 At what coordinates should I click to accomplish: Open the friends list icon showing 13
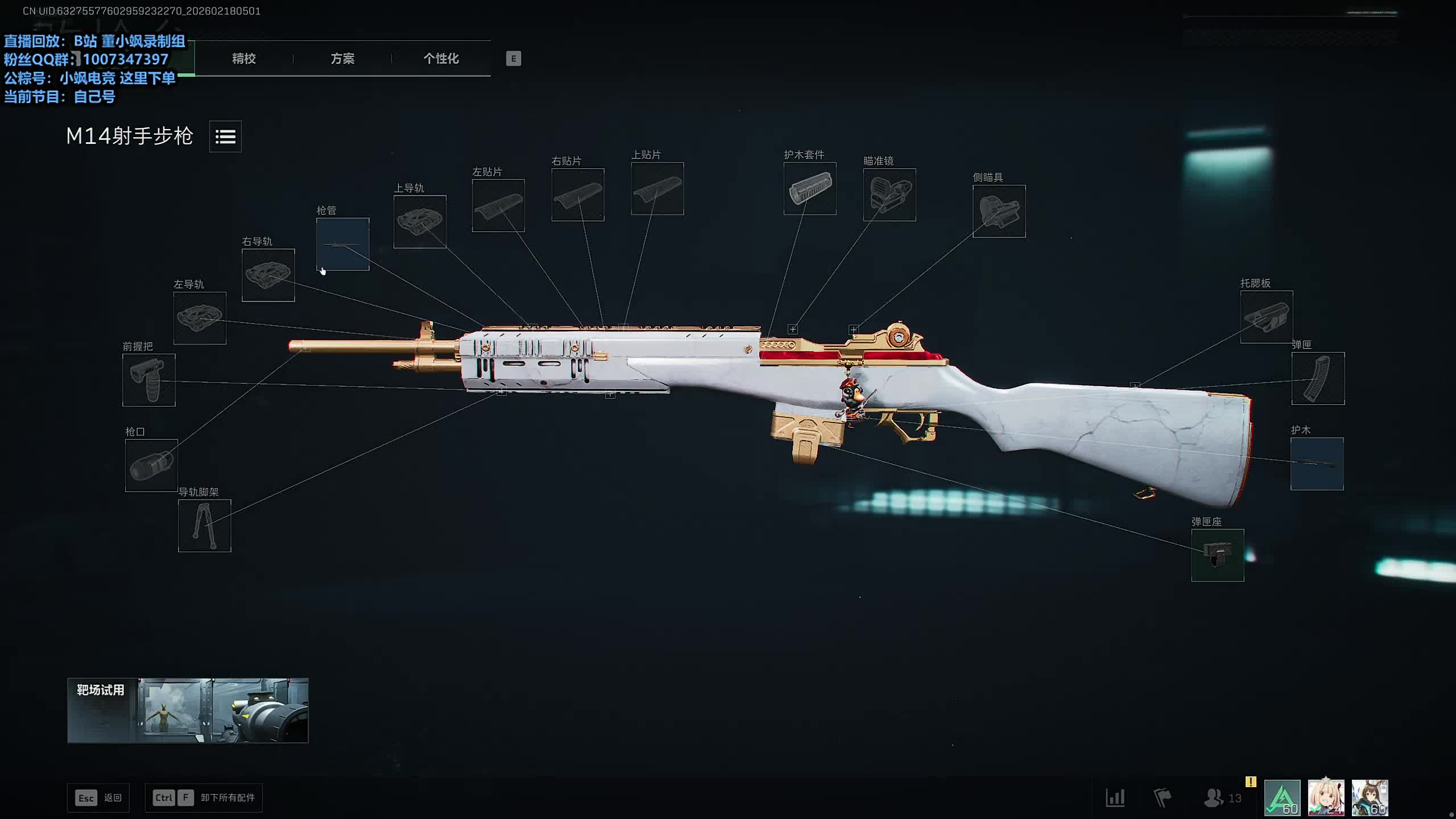[1222, 798]
